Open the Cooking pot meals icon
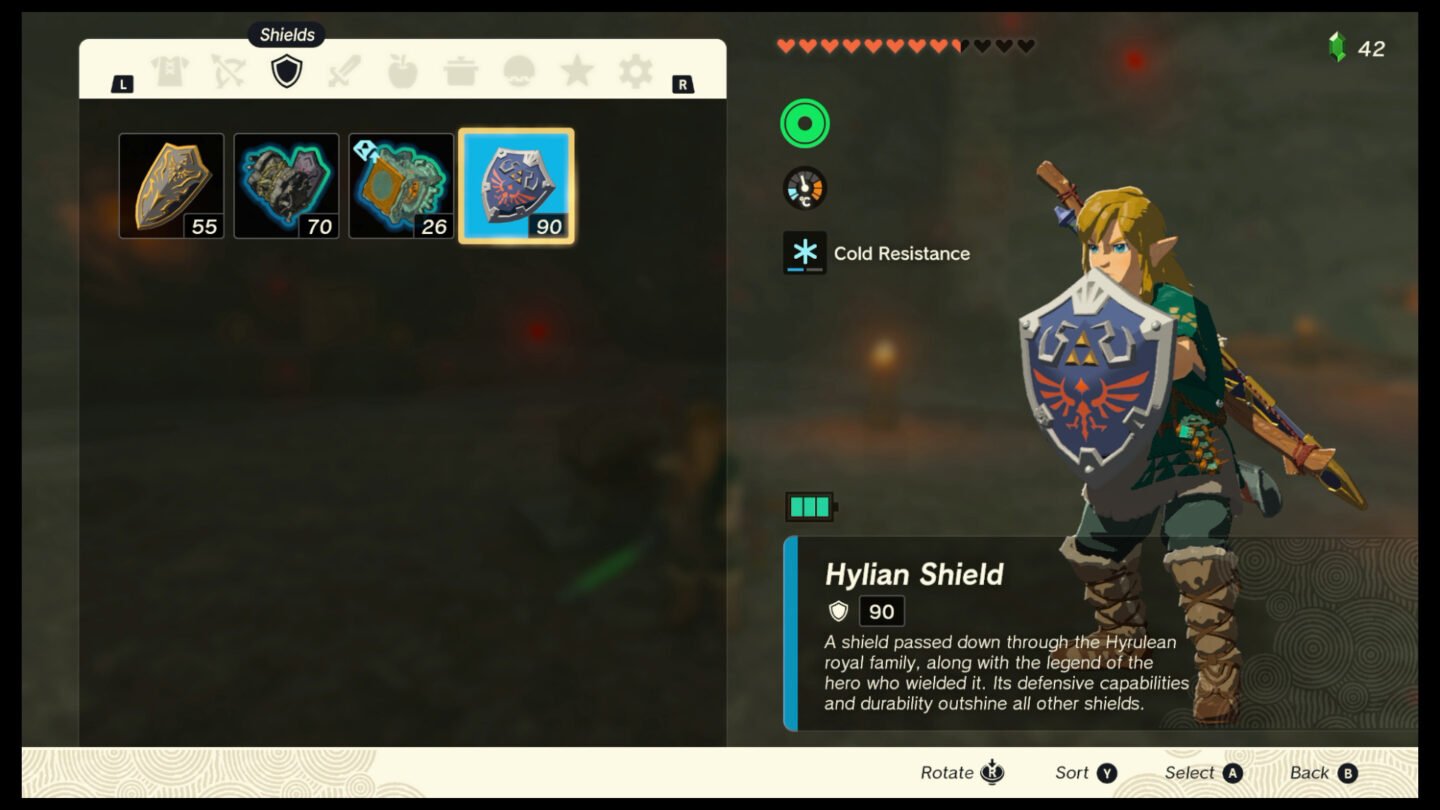 460,73
